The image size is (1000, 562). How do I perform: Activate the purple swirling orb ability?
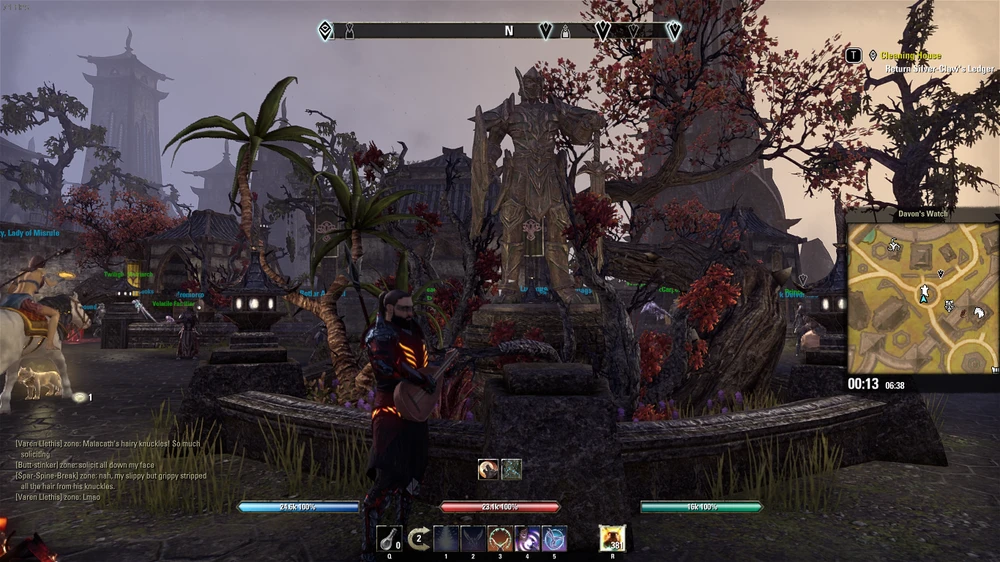tap(527, 539)
